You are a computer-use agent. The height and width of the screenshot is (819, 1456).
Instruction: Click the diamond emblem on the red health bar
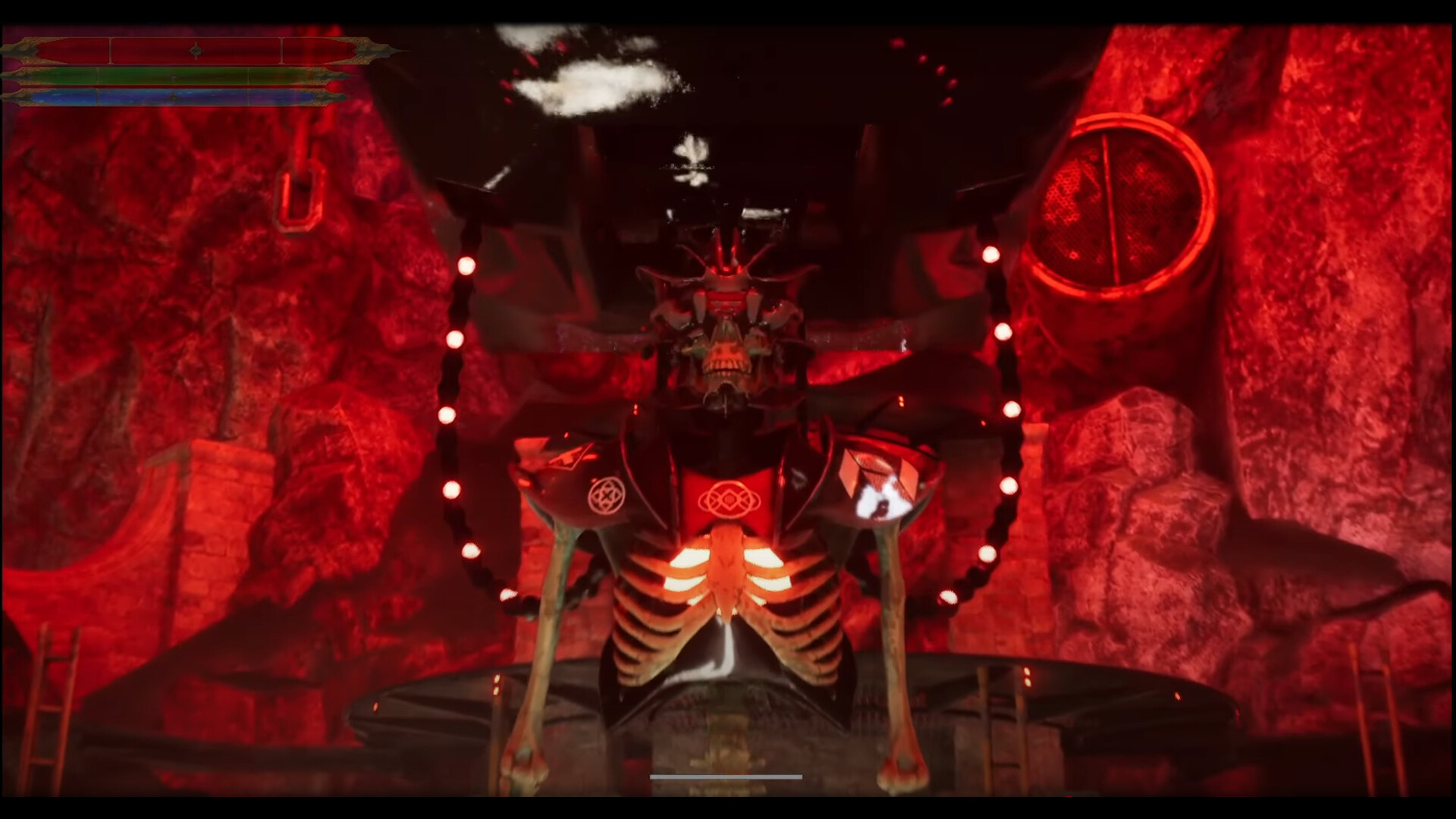[196, 52]
